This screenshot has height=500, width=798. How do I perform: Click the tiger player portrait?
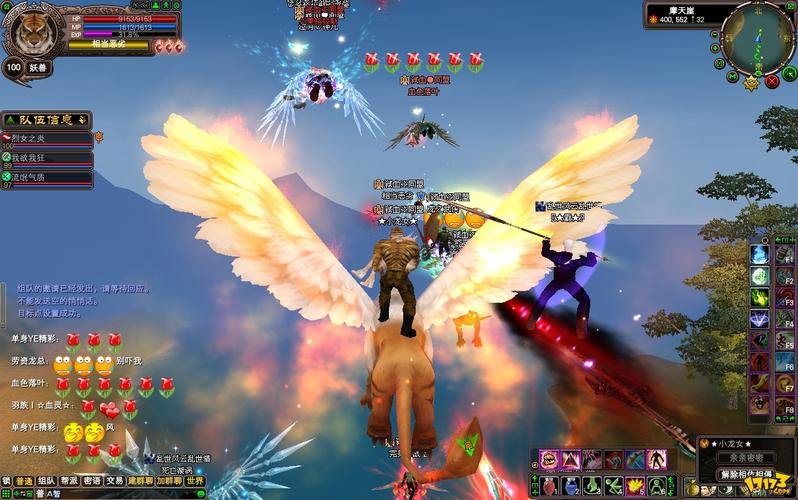click(x=29, y=29)
